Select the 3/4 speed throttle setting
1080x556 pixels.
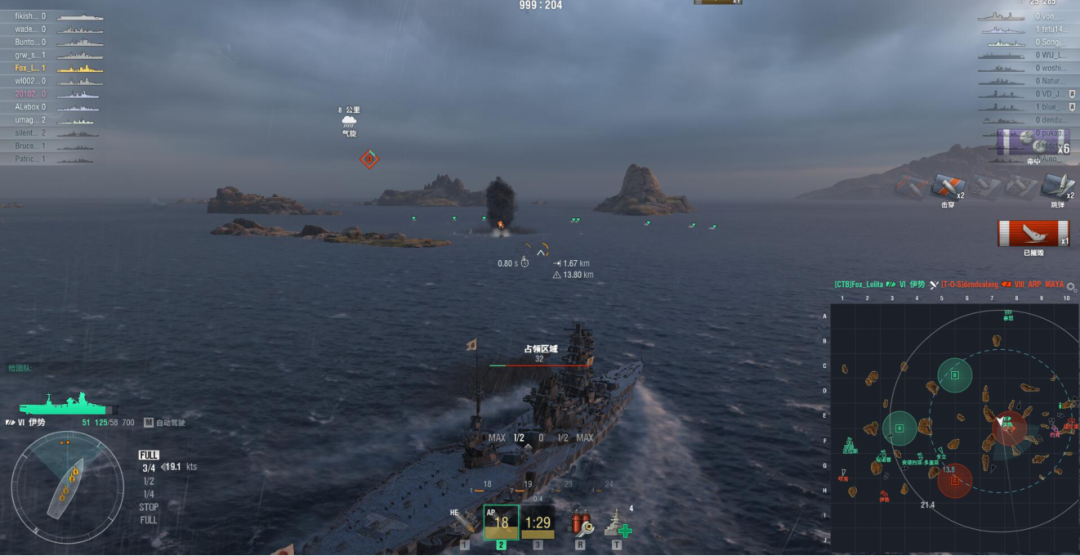[x=148, y=467]
